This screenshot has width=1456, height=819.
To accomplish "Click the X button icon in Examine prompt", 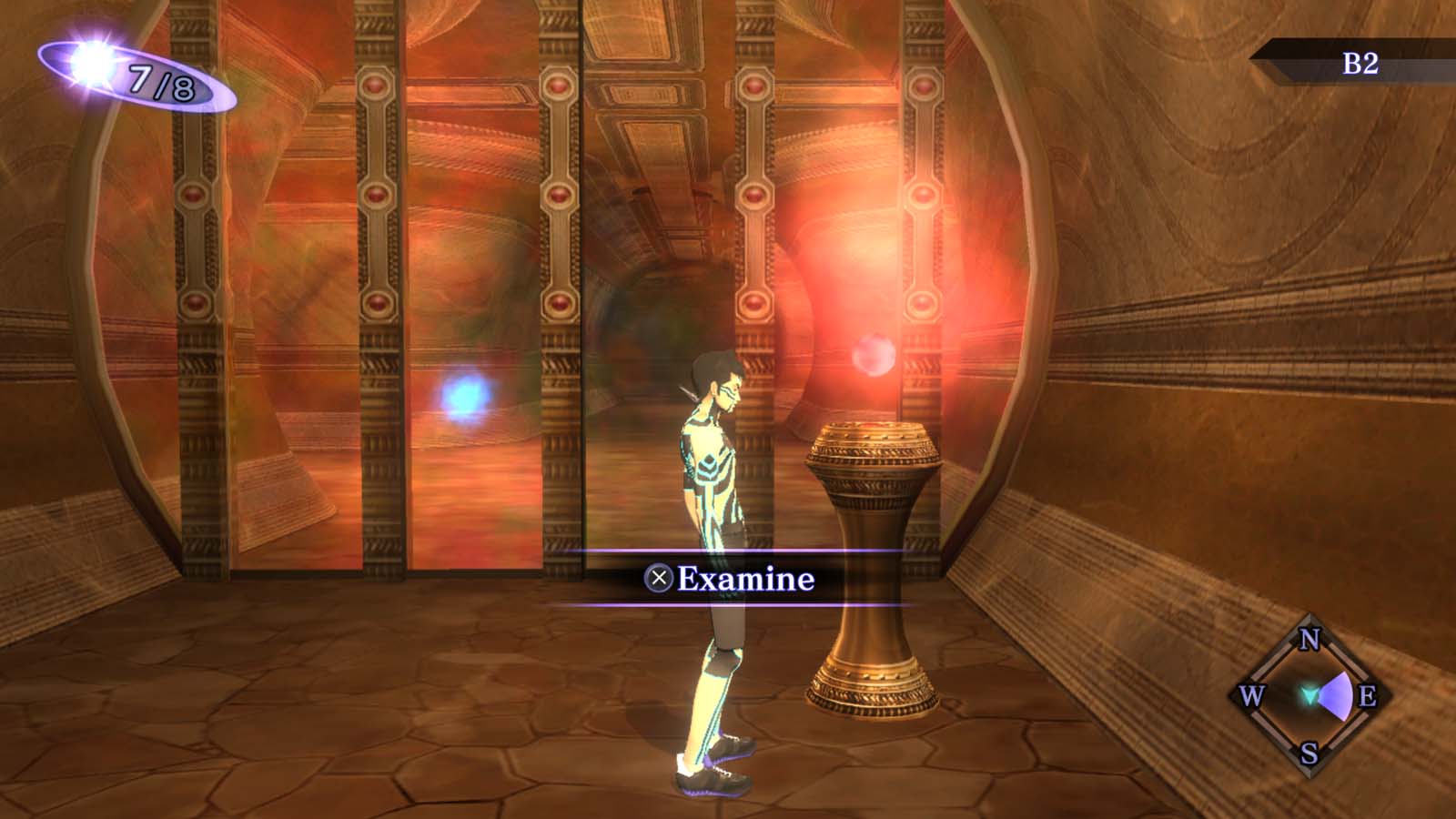I will (657, 576).
